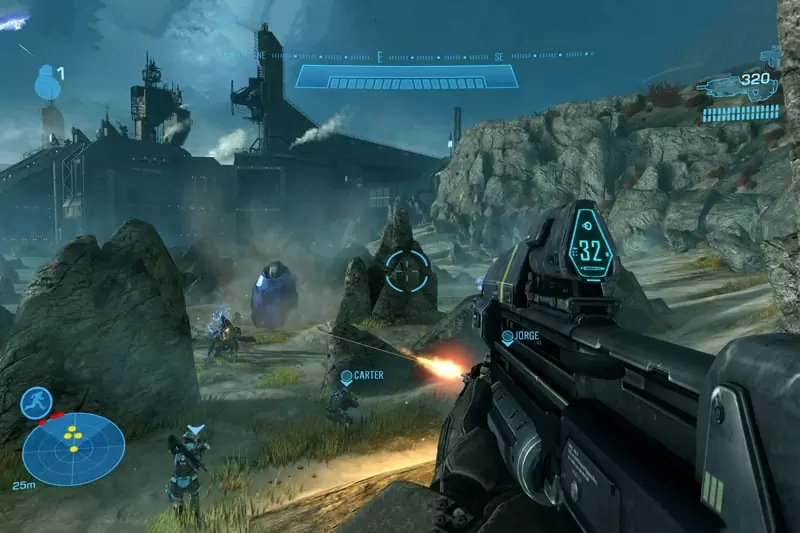Screen dimensions: 800x533
Task: Activate the Sprint armor ability icon
Action: (36, 403)
